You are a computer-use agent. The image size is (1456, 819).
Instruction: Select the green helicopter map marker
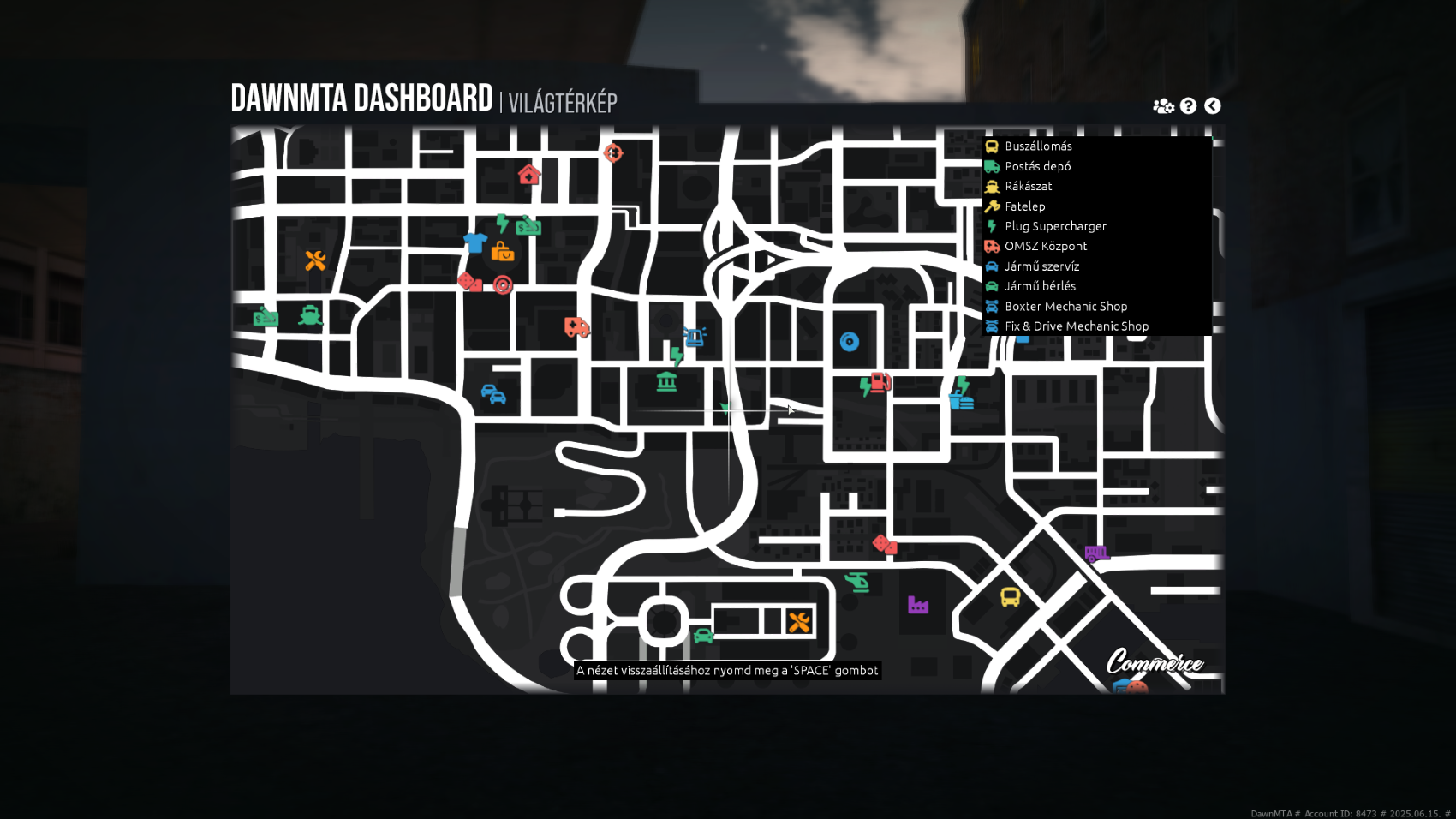coord(857,582)
